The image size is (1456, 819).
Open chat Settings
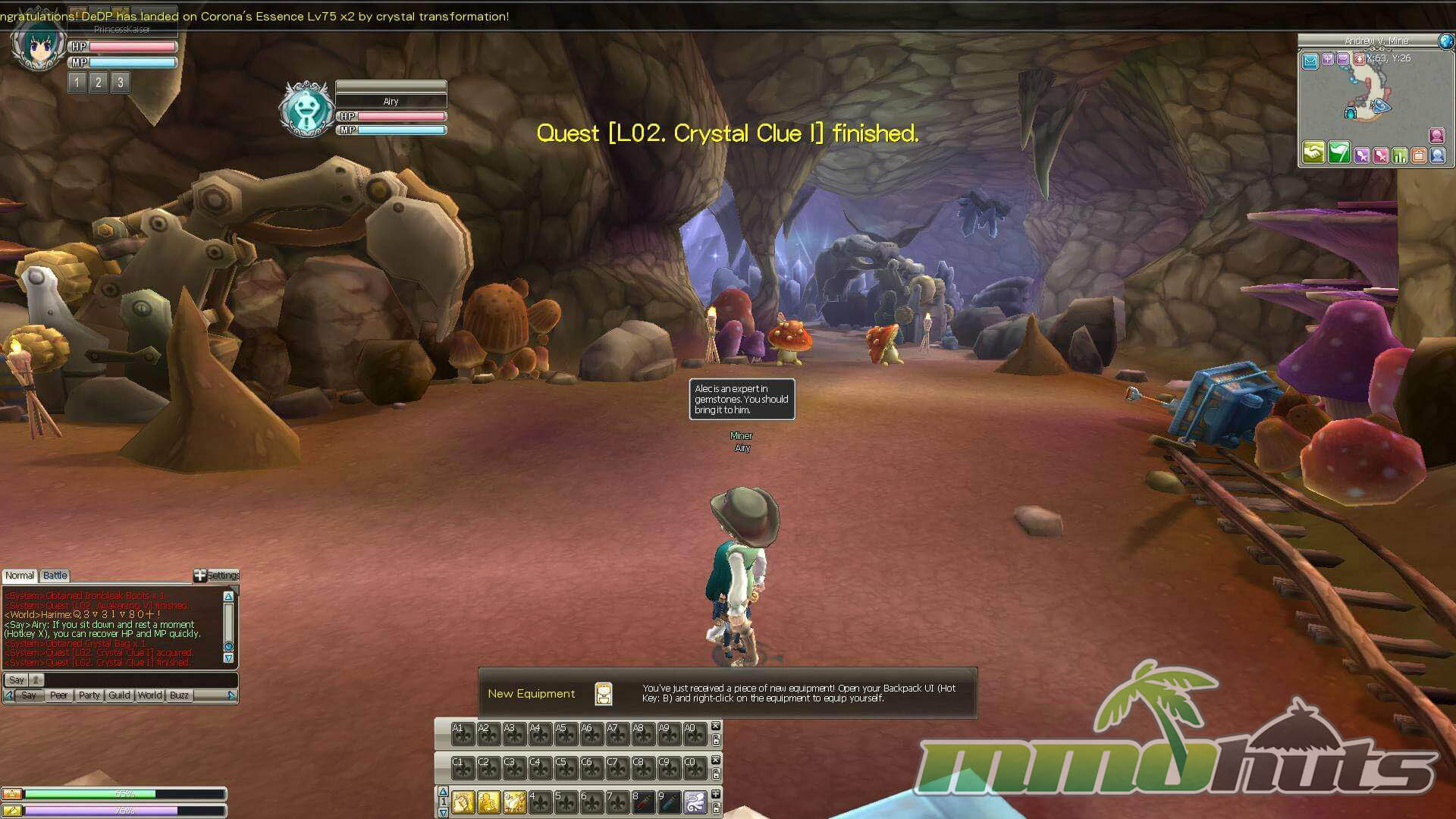pyautogui.click(x=217, y=576)
